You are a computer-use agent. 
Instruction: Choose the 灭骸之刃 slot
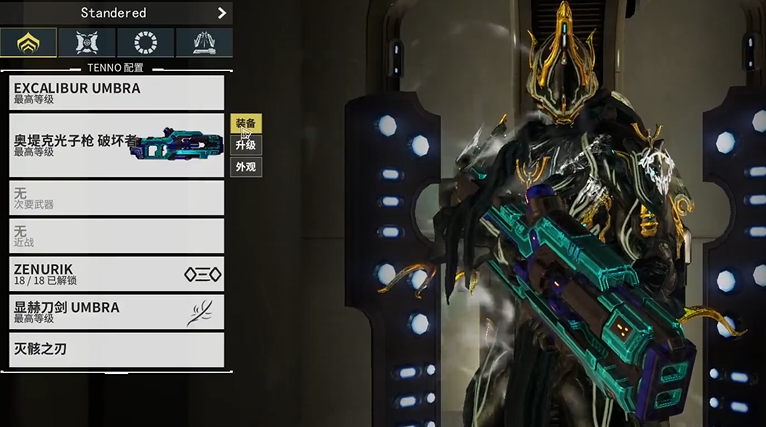[x=116, y=350]
